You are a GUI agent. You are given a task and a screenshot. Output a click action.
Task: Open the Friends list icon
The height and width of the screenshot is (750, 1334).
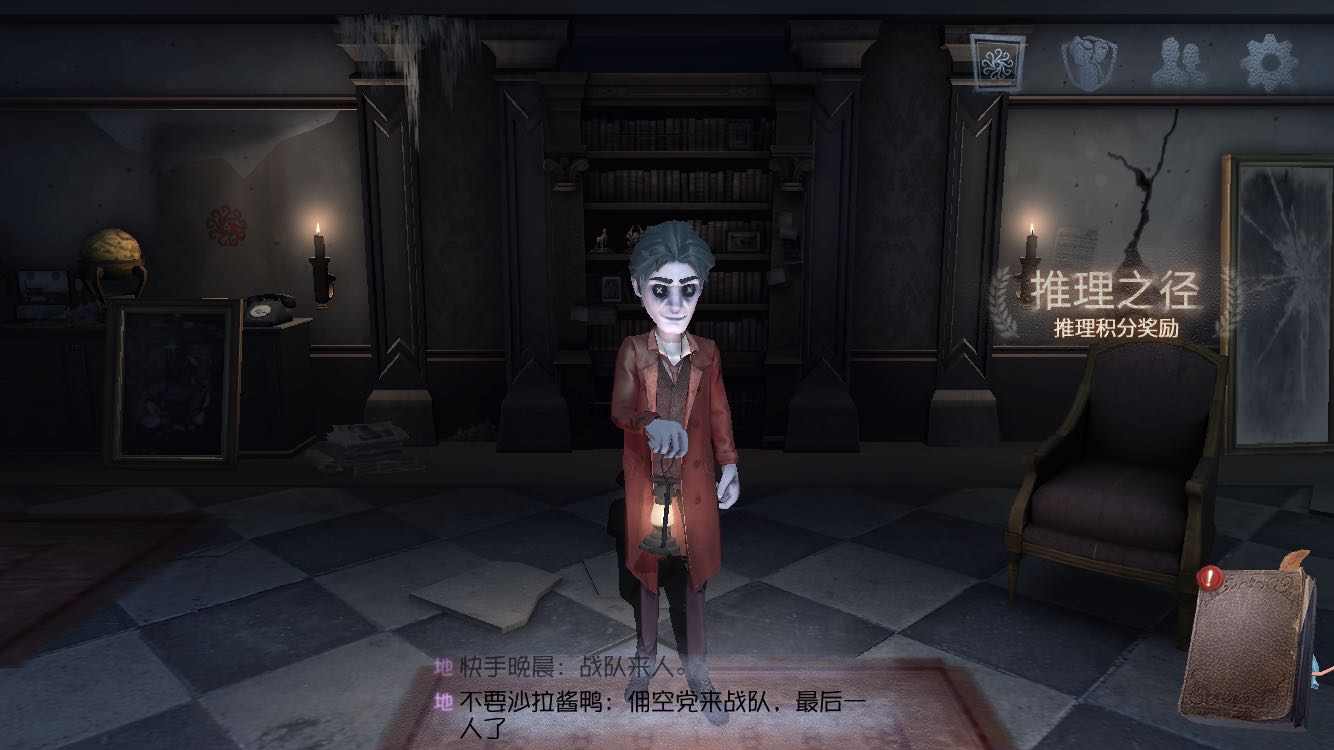pos(1176,58)
